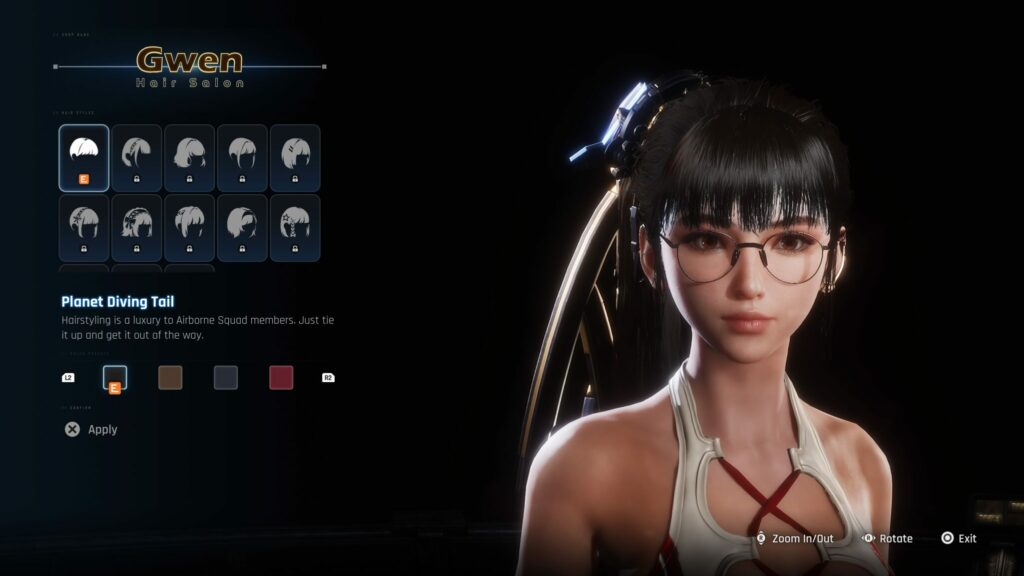The width and height of the screenshot is (1024, 576).
Task: Choose the hairstyle with star ornaments
Action: coord(294,227)
